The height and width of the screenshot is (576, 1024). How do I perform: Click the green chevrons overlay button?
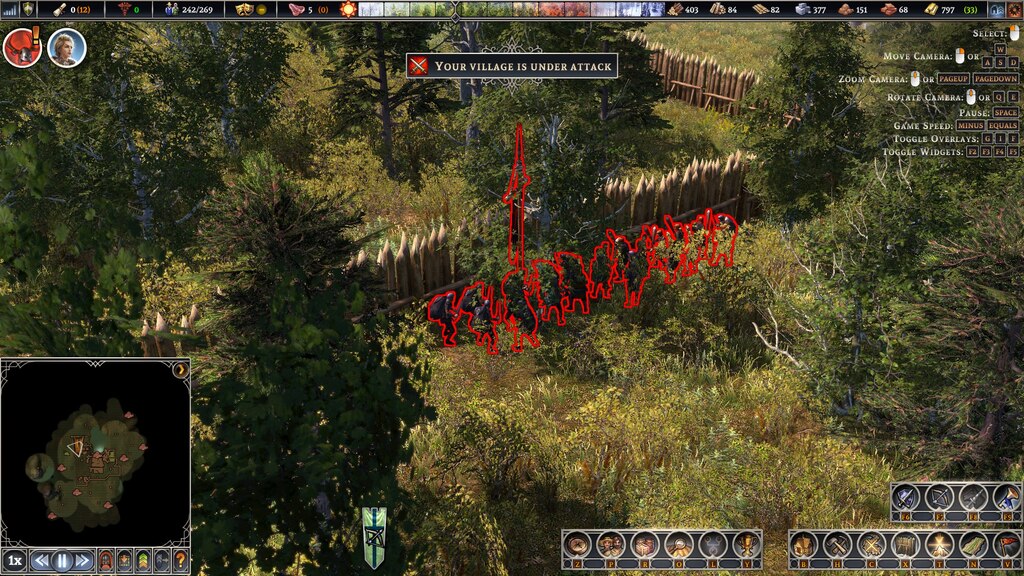coord(143,561)
